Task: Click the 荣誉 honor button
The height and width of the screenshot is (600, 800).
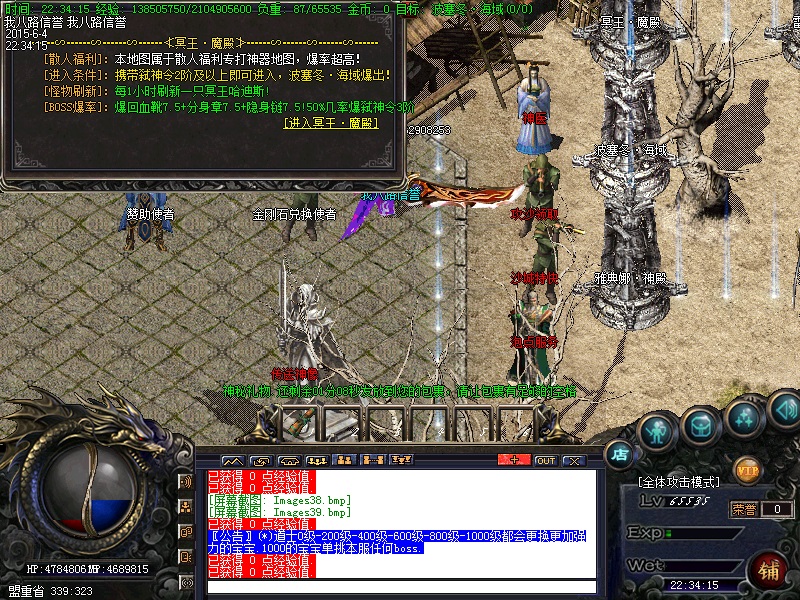Action: pyautogui.click(x=743, y=509)
